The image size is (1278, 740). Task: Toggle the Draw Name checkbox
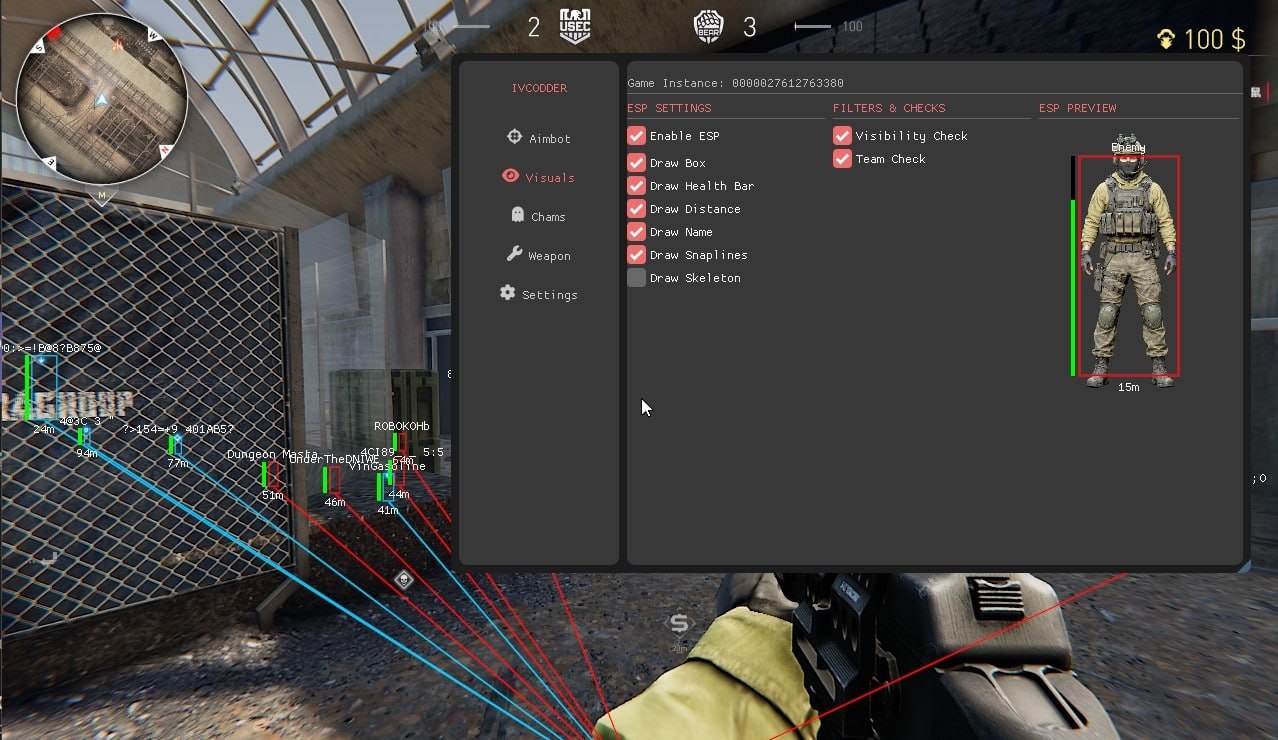point(637,232)
